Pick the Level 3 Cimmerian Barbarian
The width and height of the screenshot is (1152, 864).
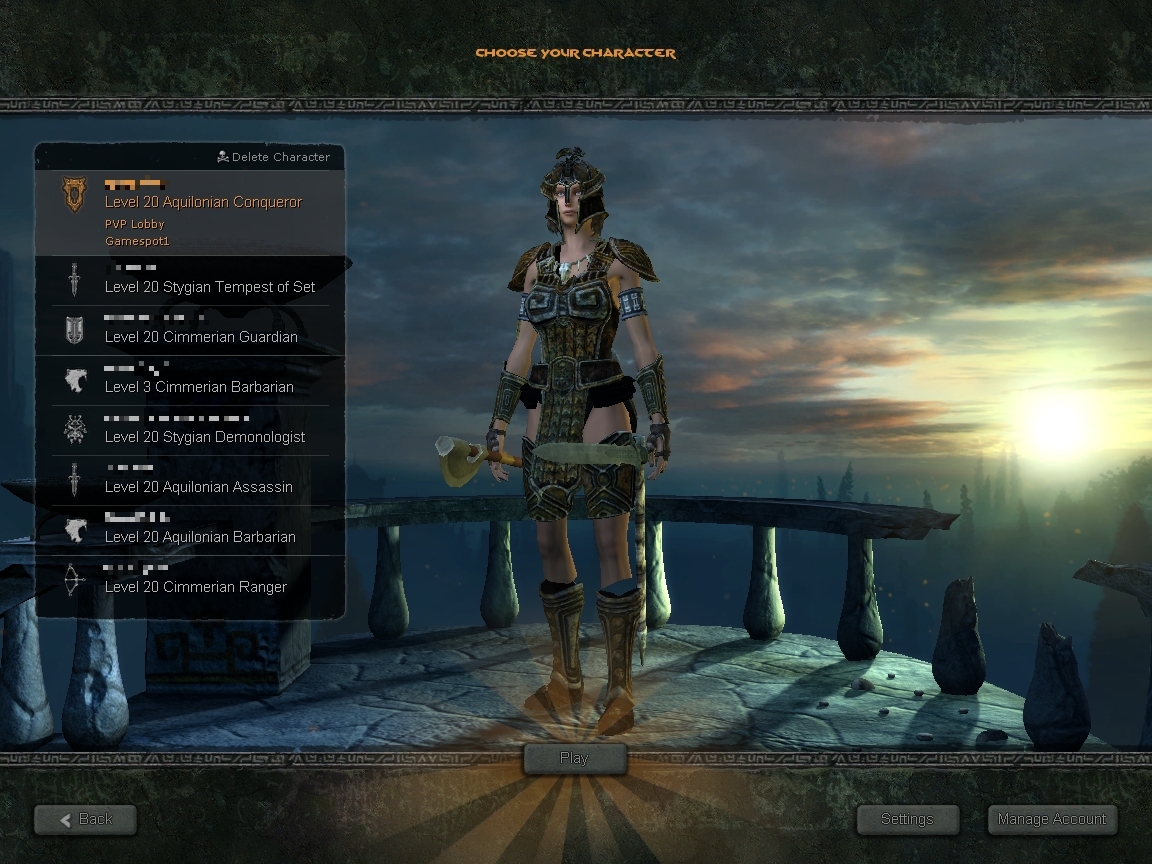[x=199, y=387]
